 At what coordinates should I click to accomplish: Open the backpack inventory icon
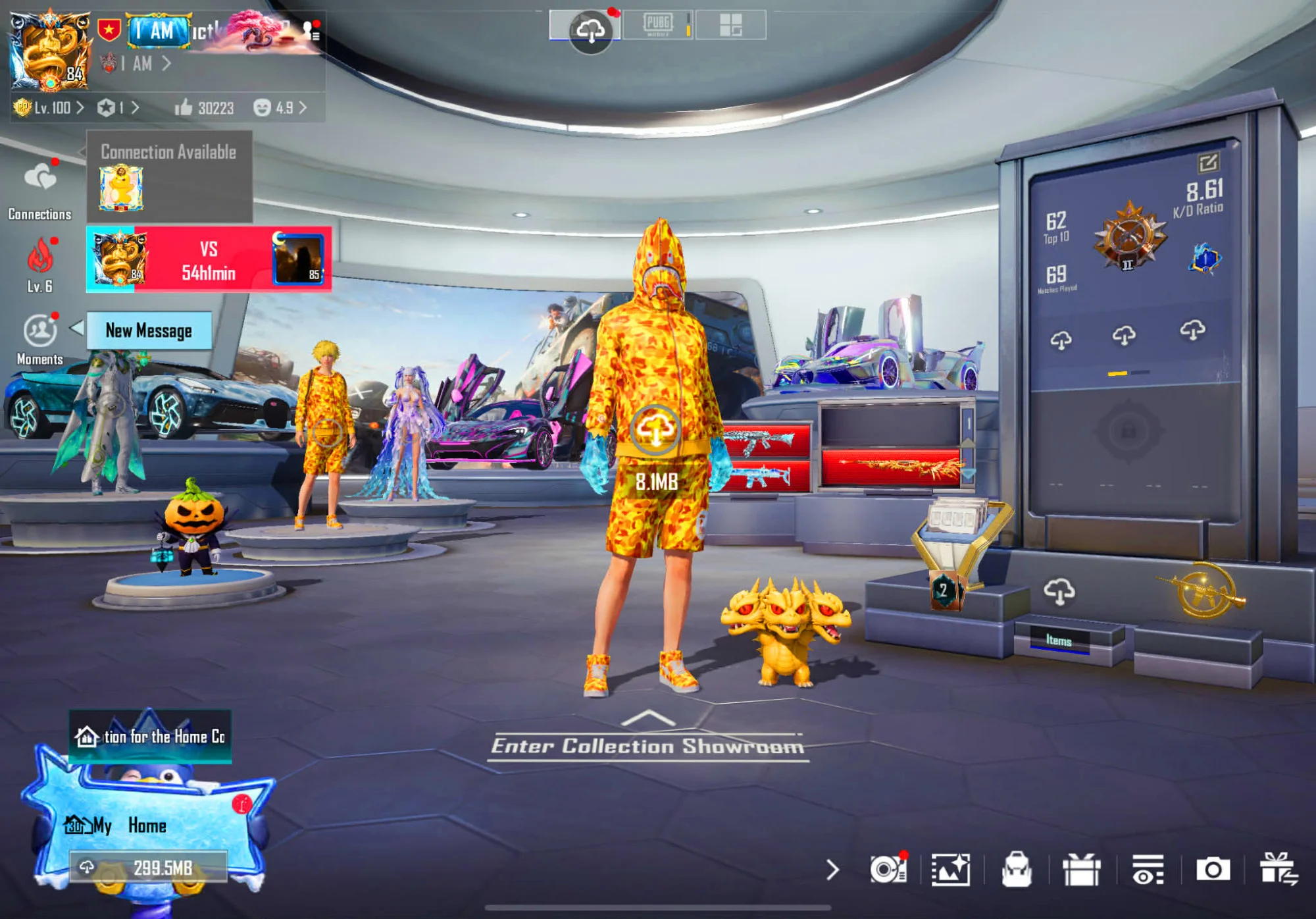1016,869
